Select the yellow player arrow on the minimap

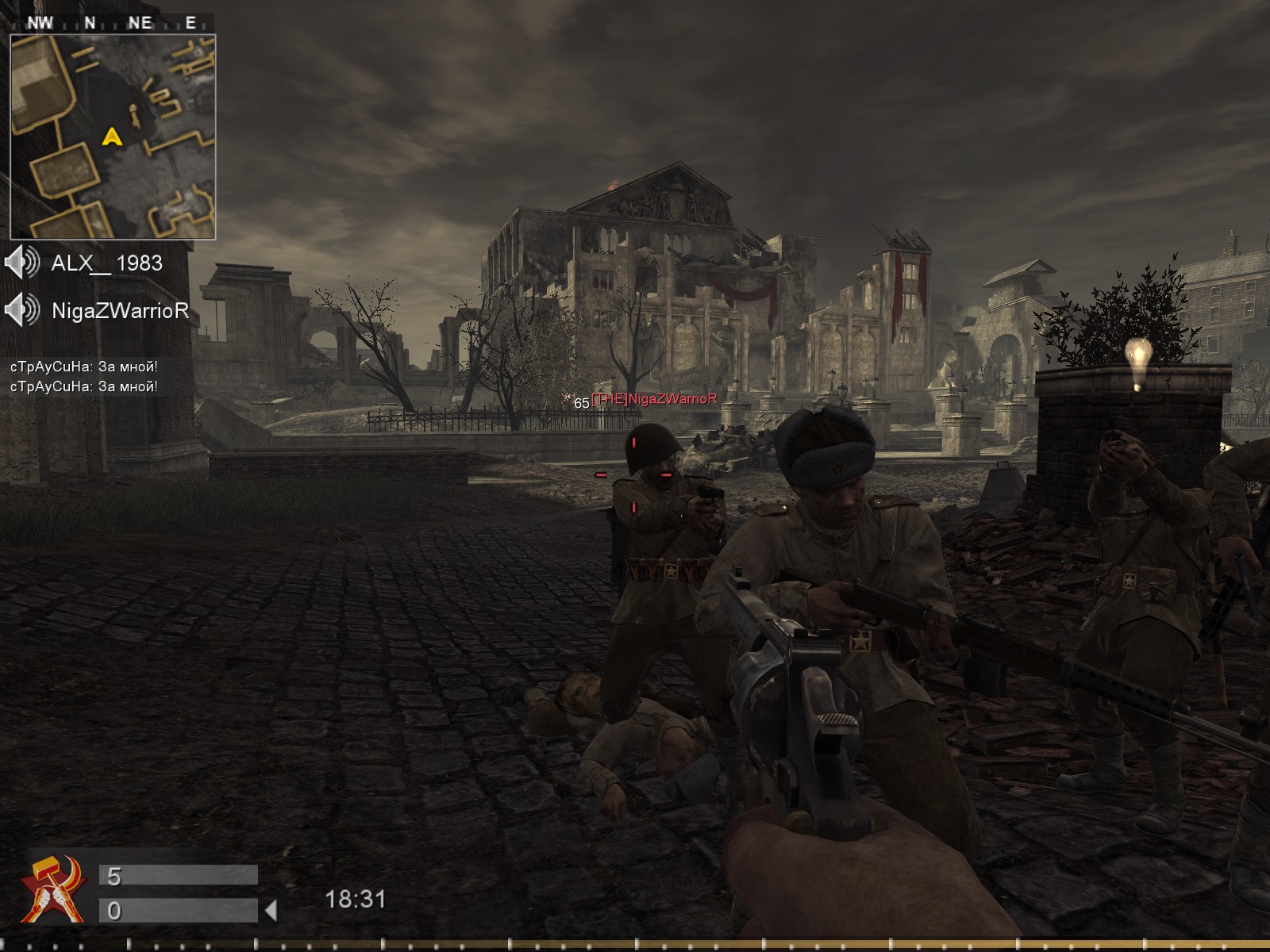112,137
